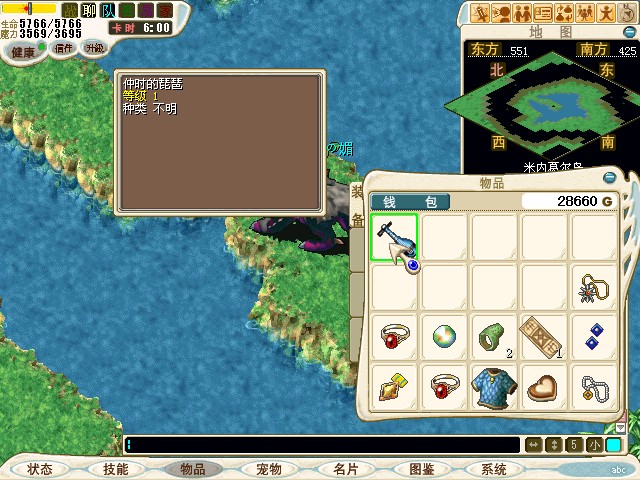Viewport: 640px width, 480px height.
Task: Open the 技能 skills menu
Action: click(x=115, y=469)
